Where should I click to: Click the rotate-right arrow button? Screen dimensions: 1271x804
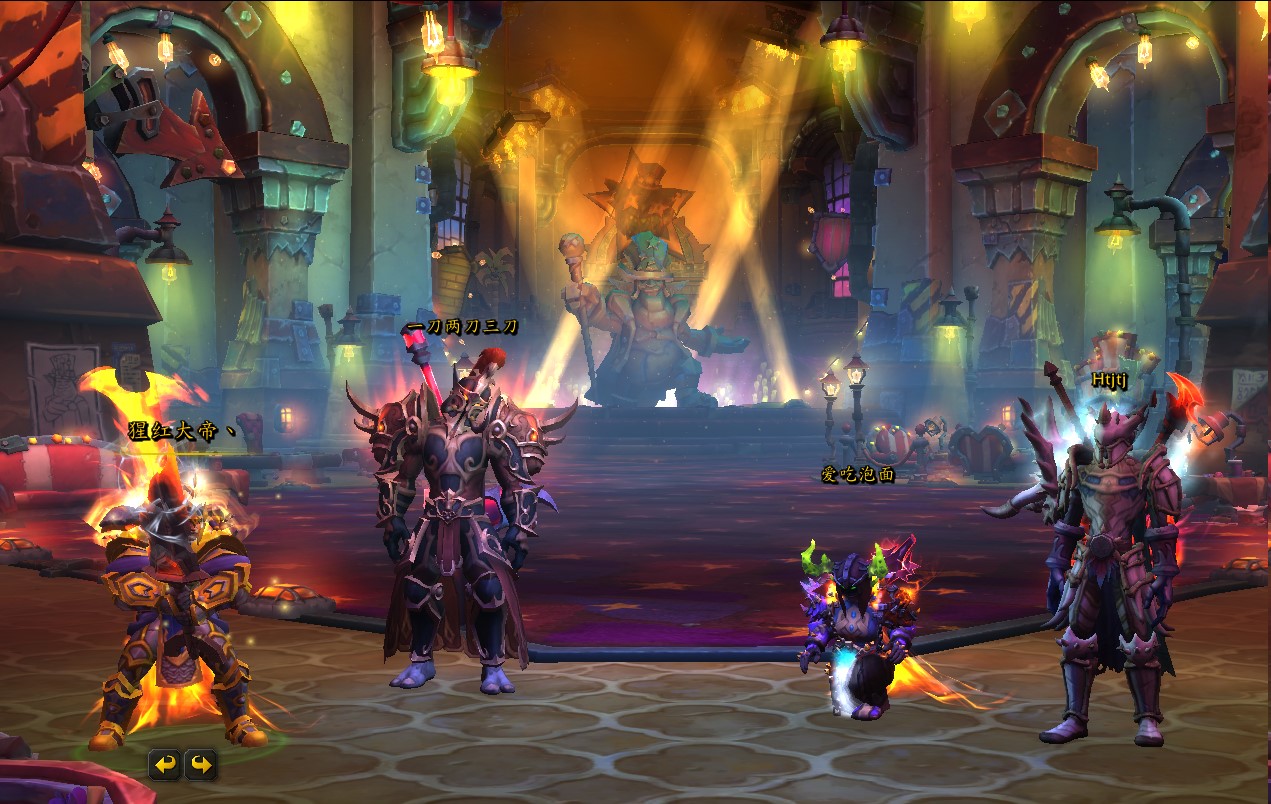point(201,765)
